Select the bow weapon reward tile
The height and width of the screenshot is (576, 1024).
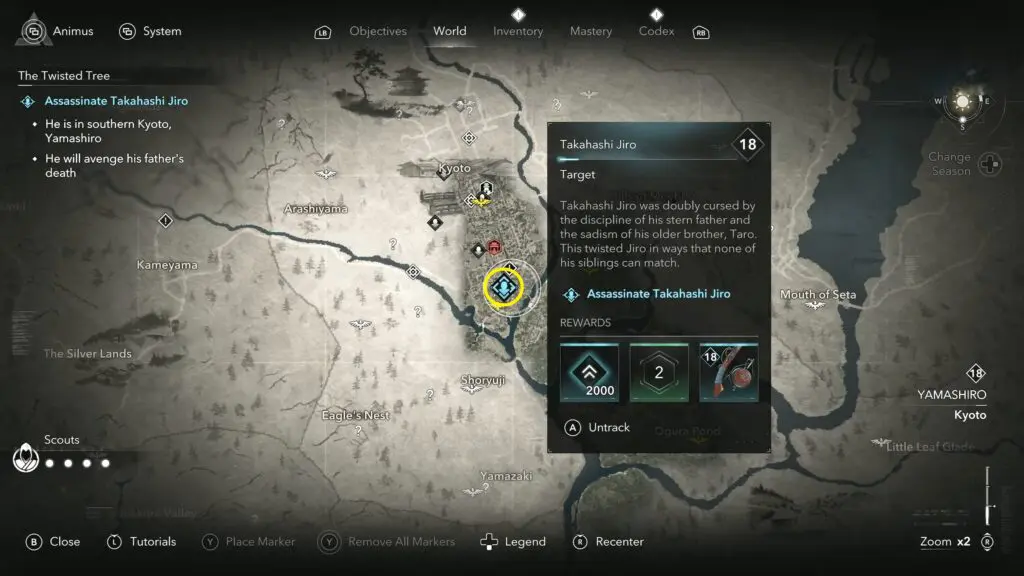728,372
